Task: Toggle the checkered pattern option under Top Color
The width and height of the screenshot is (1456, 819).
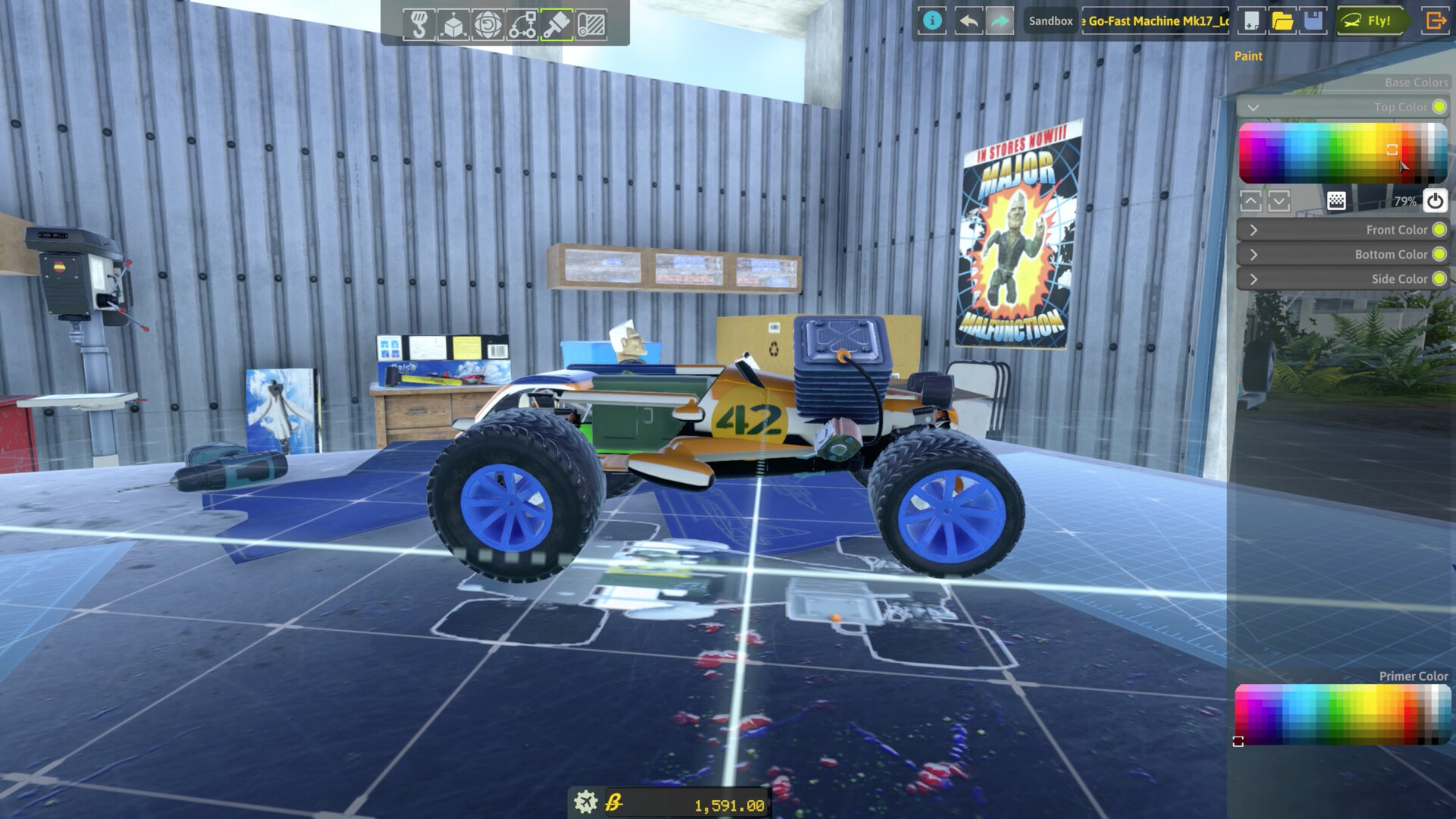Action: [x=1337, y=200]
